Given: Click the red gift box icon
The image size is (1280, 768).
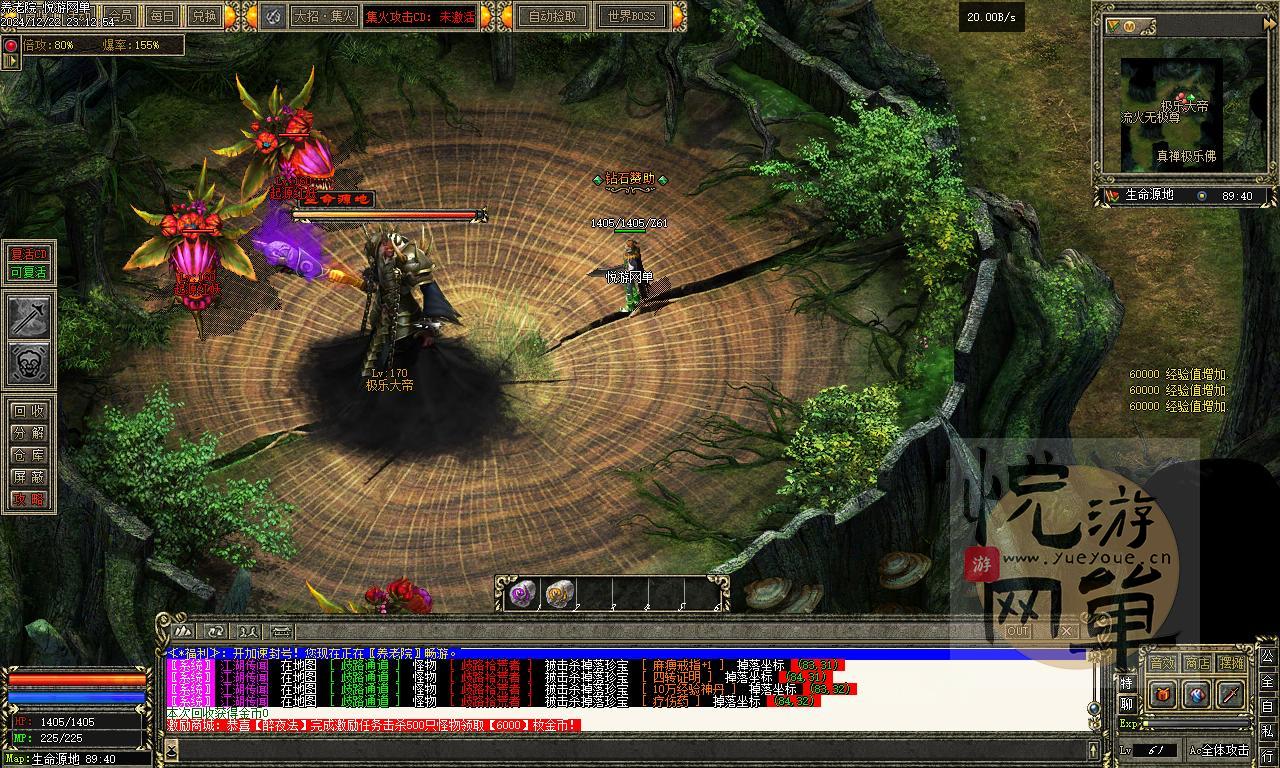Looking at the screenshot, I should pyautogui.click(x=1162, y=694).
